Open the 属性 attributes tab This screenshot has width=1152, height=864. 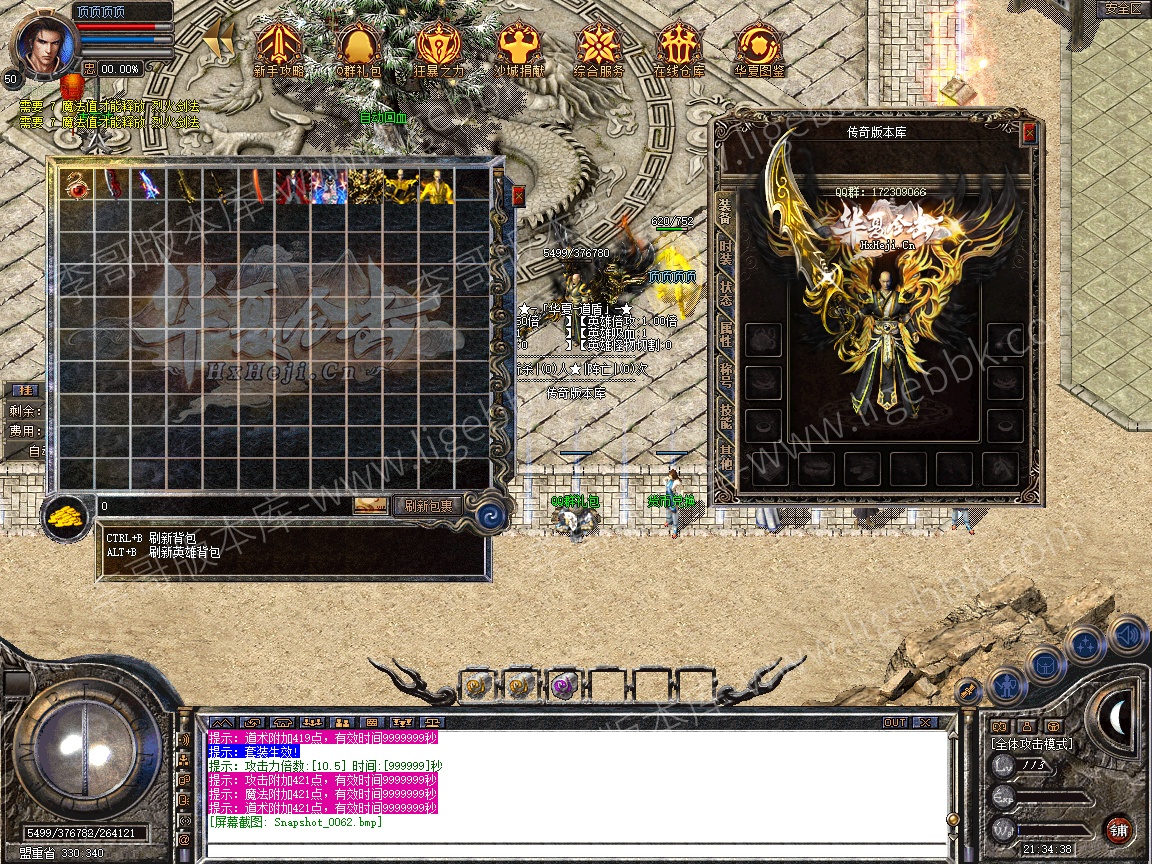click(725, 337)
